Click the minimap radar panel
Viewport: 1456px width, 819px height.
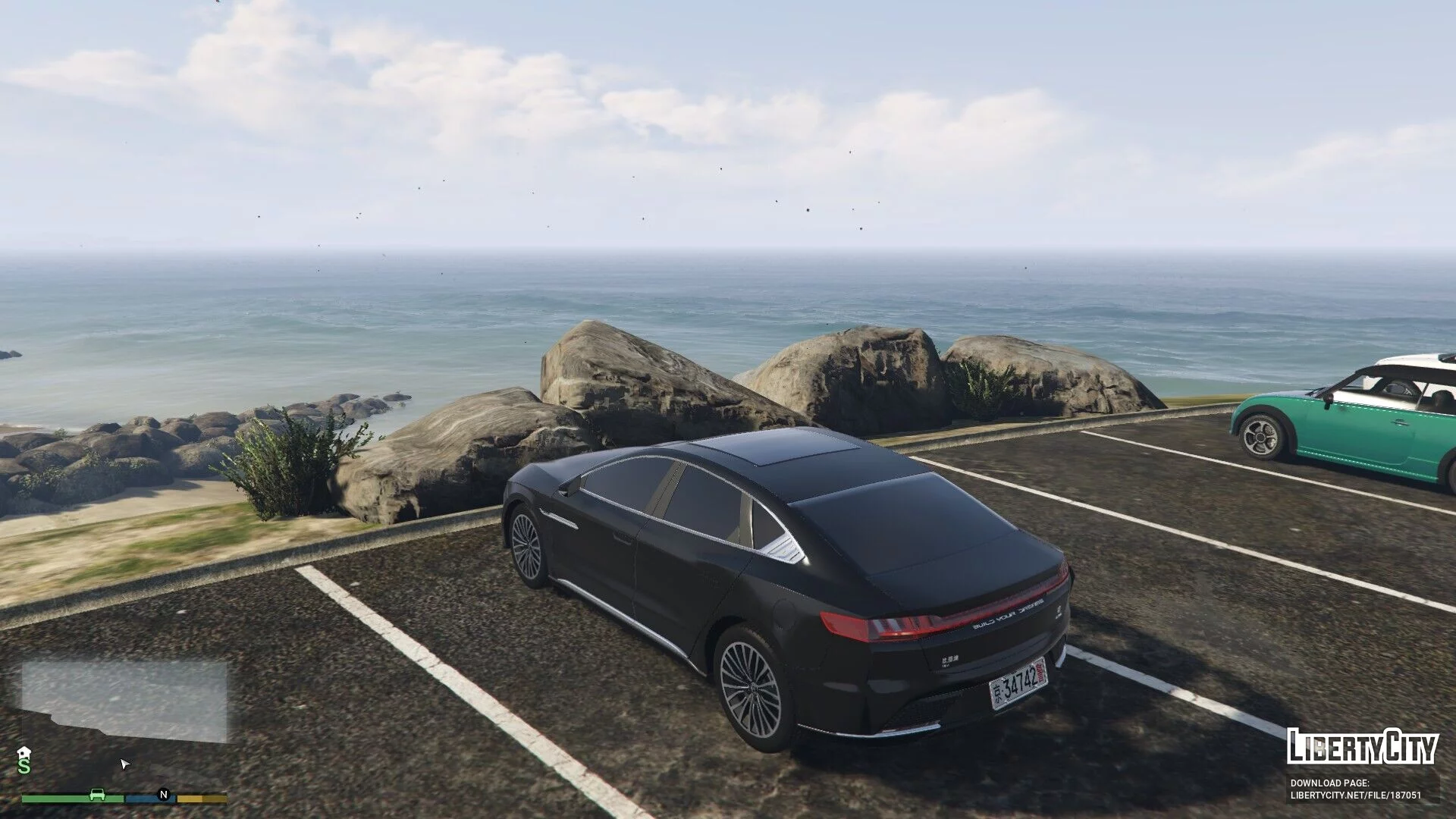124,701
